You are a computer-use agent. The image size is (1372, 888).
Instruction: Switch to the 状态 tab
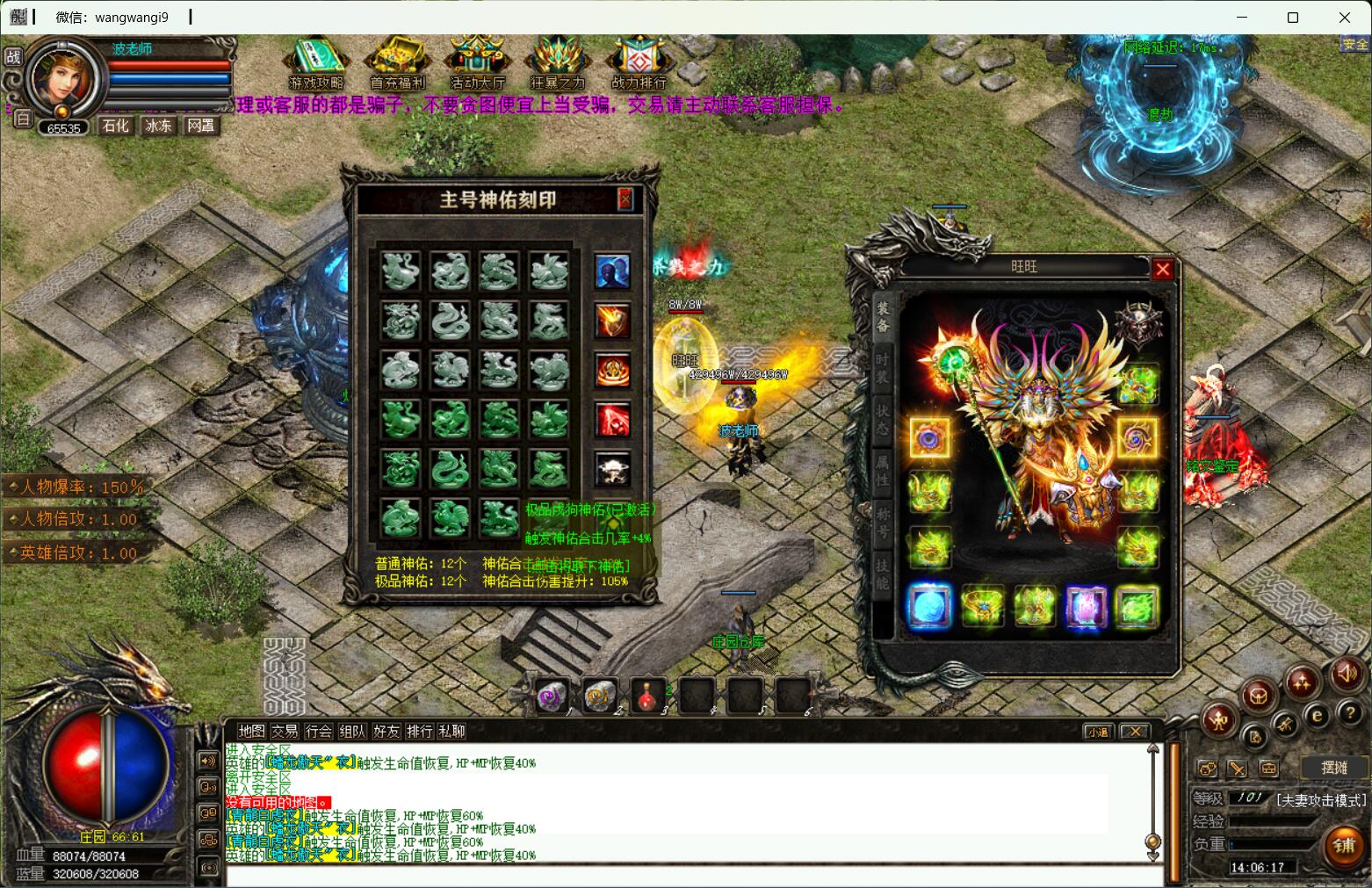click(883, 422)
